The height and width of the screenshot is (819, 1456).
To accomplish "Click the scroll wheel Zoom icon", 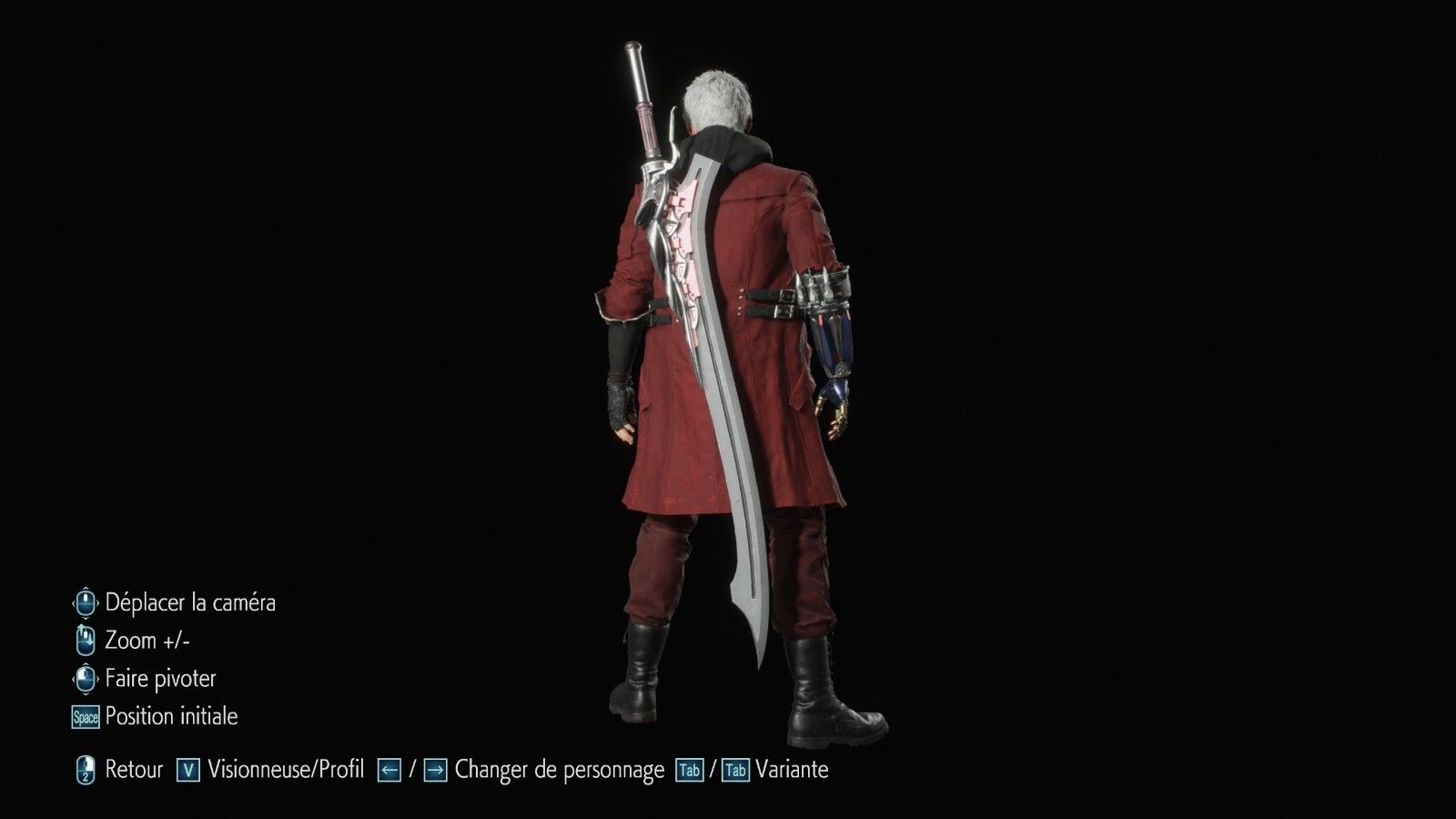I will [x=86, y=641].
